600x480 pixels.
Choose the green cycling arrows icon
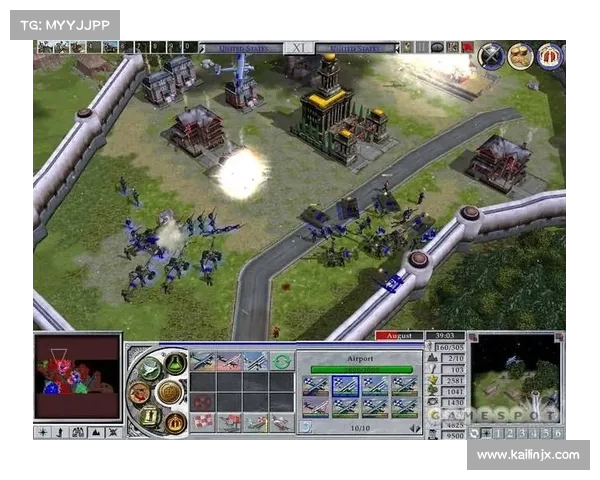click(x=282, y=361)
